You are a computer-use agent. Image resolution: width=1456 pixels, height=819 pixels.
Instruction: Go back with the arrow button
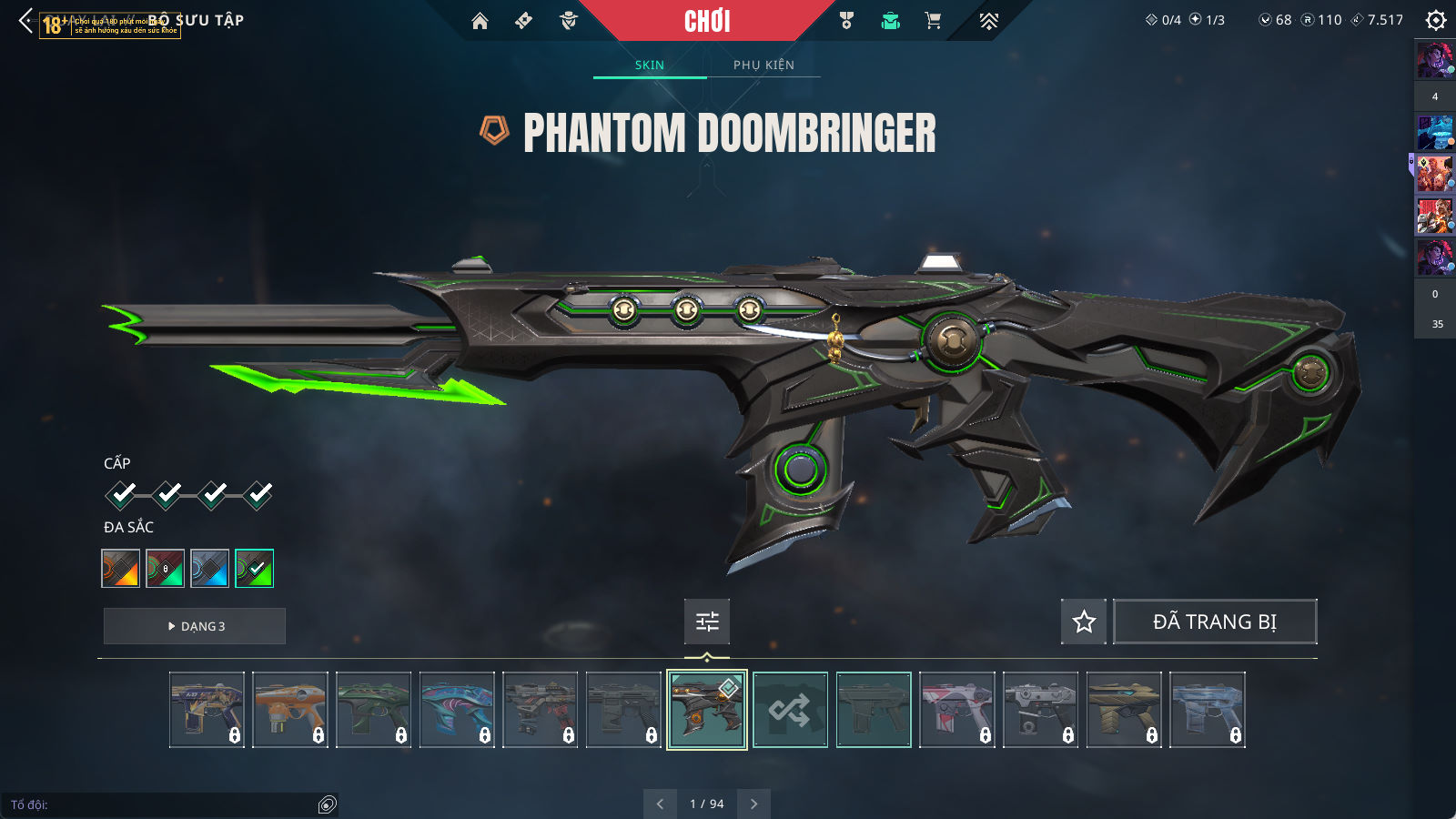tap(25, 20)
